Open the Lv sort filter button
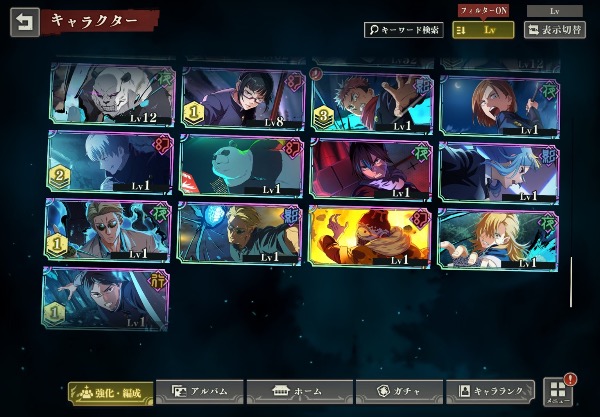Image resolution: width=600 pixels, height=417 pixels. click(x=483, y=30)
